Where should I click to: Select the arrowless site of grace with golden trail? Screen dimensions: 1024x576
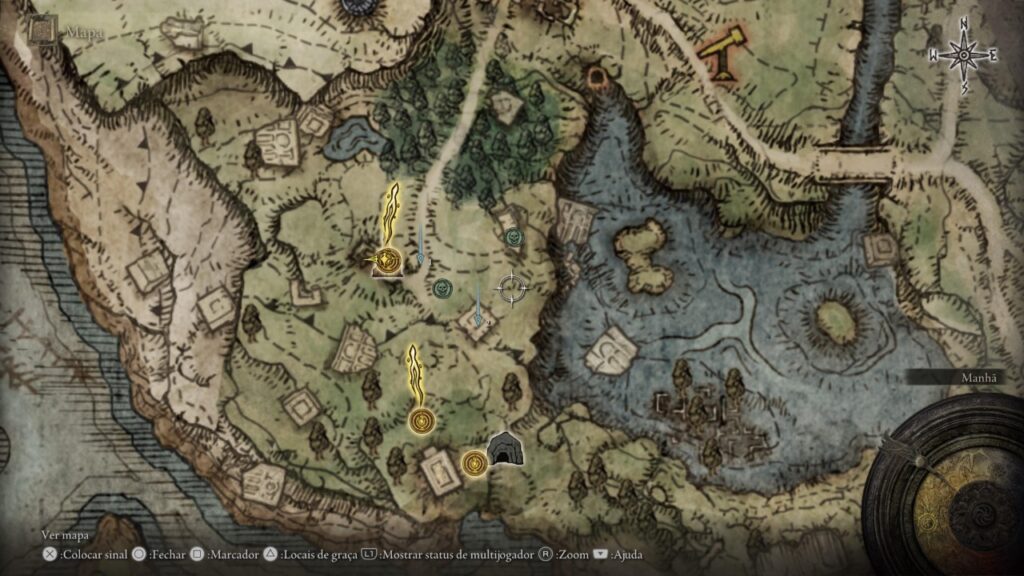coord(421,420)
